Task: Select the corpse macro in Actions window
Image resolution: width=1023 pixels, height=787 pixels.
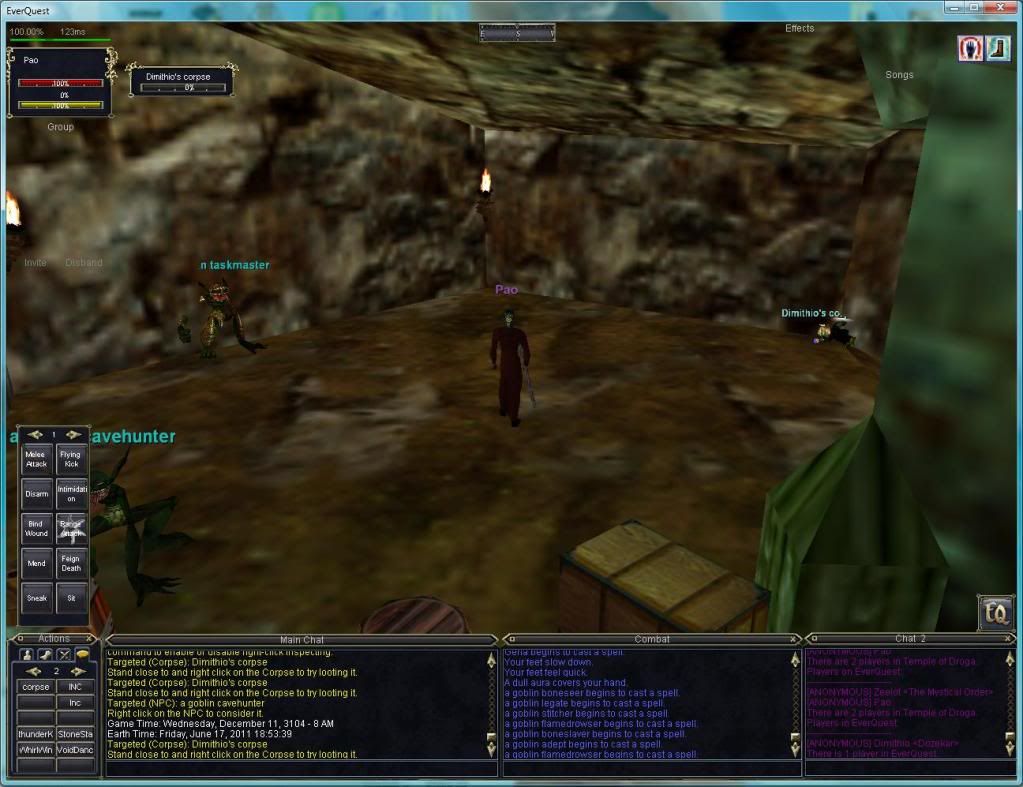Action: coord(35,687)
